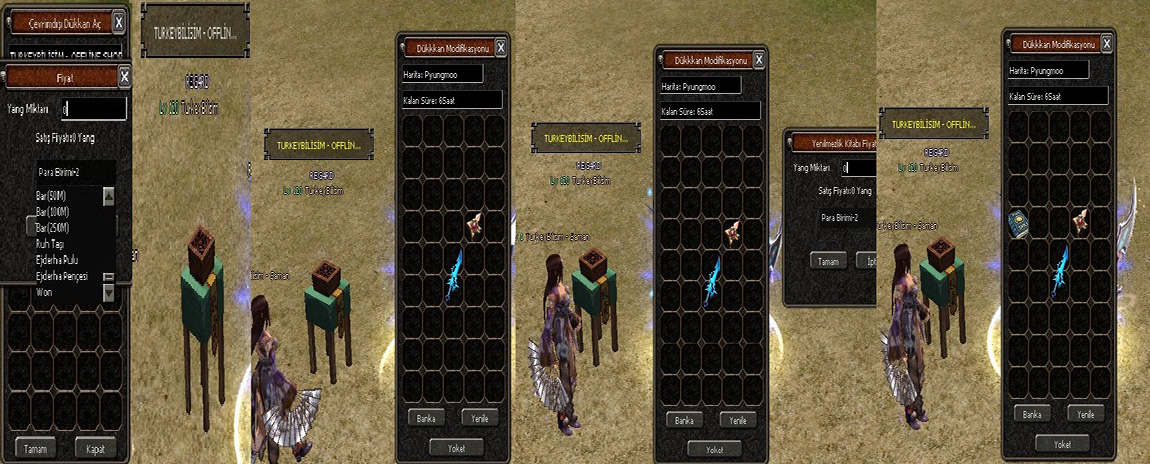This screenshot has height=464, width=1150.
Task: Click the Kapat button
Action: [95, 448]
